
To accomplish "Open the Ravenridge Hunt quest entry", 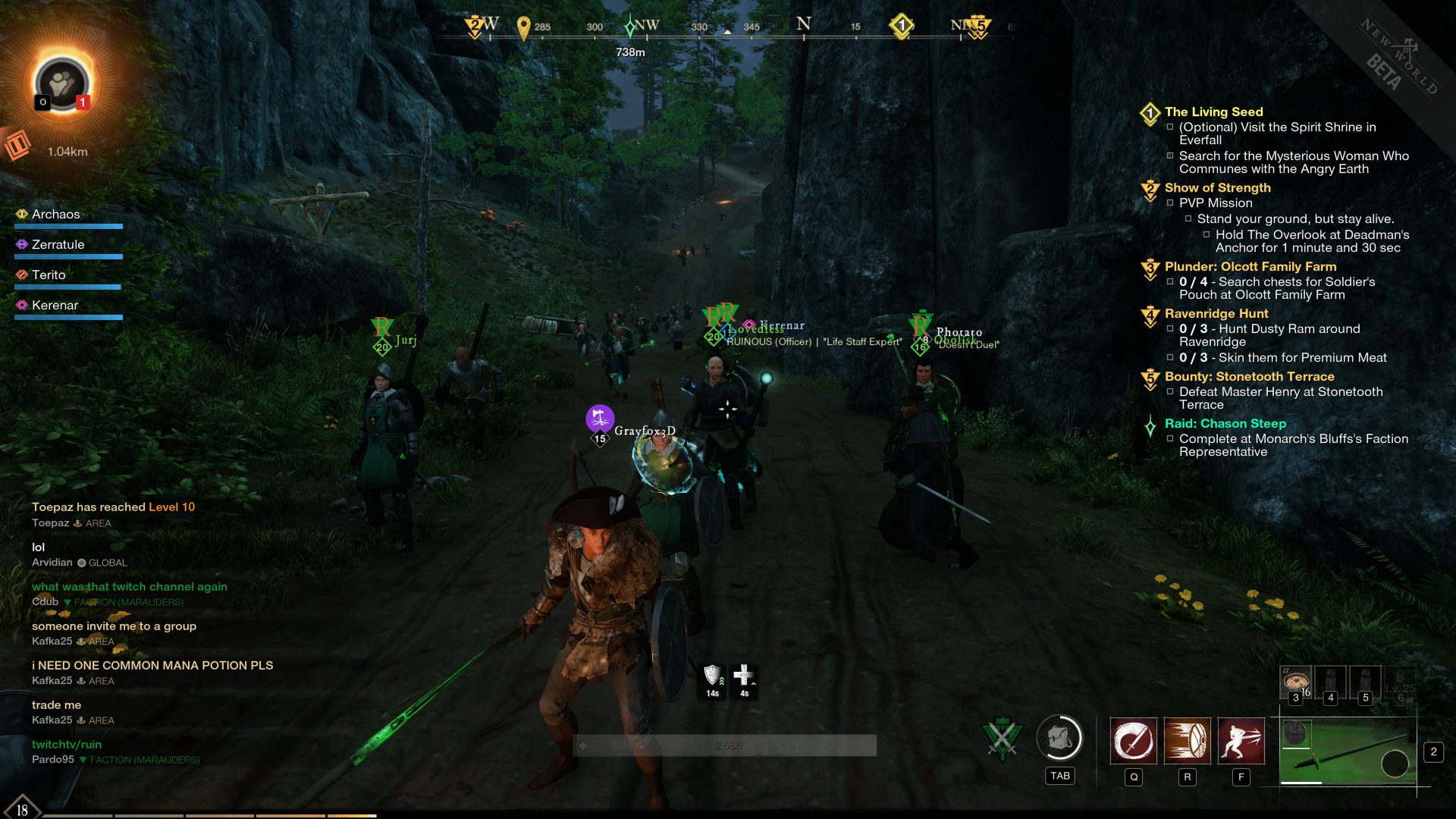I will coord(1216,314).
